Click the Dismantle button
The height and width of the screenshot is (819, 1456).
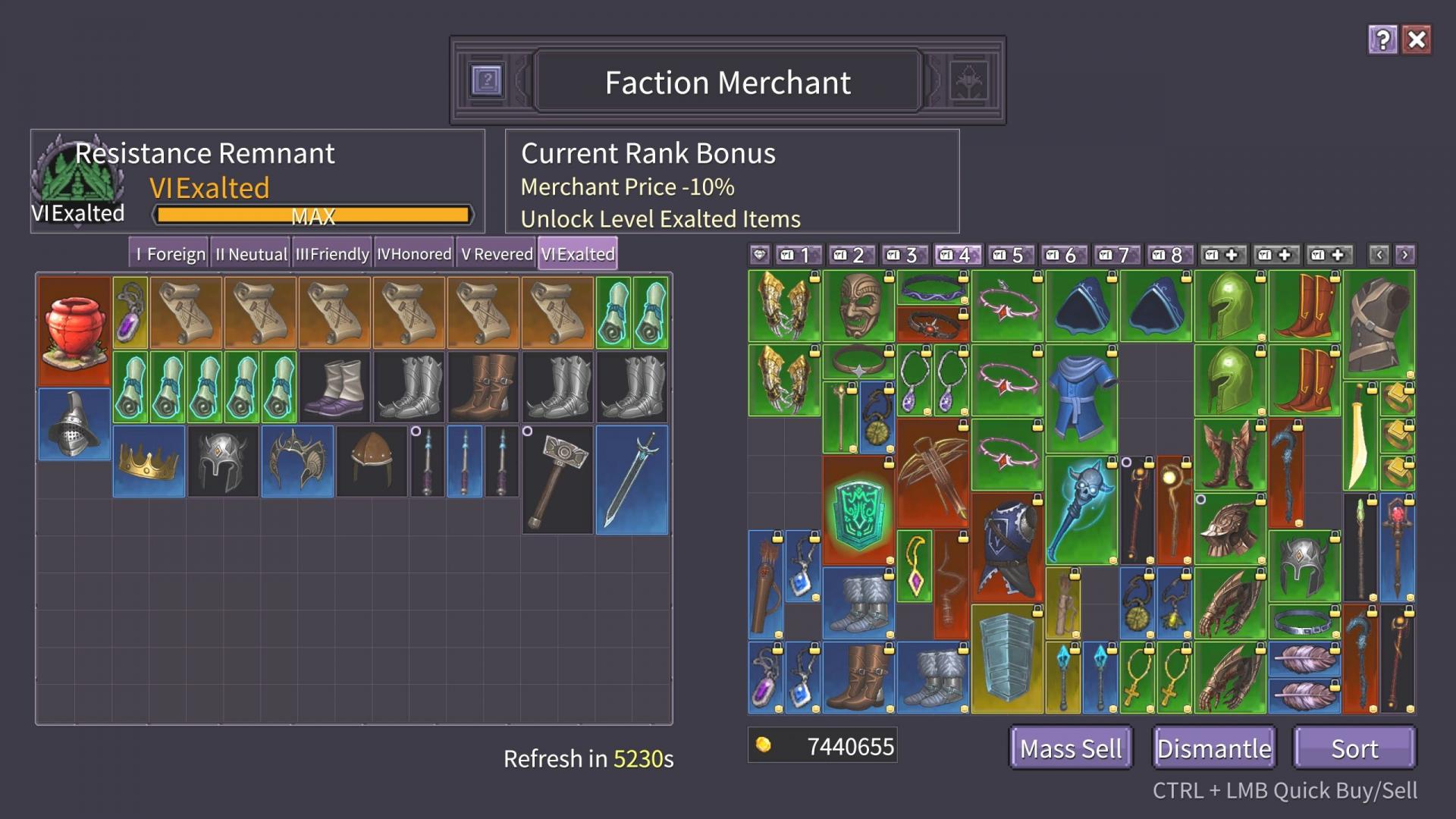pos(1213,748)
